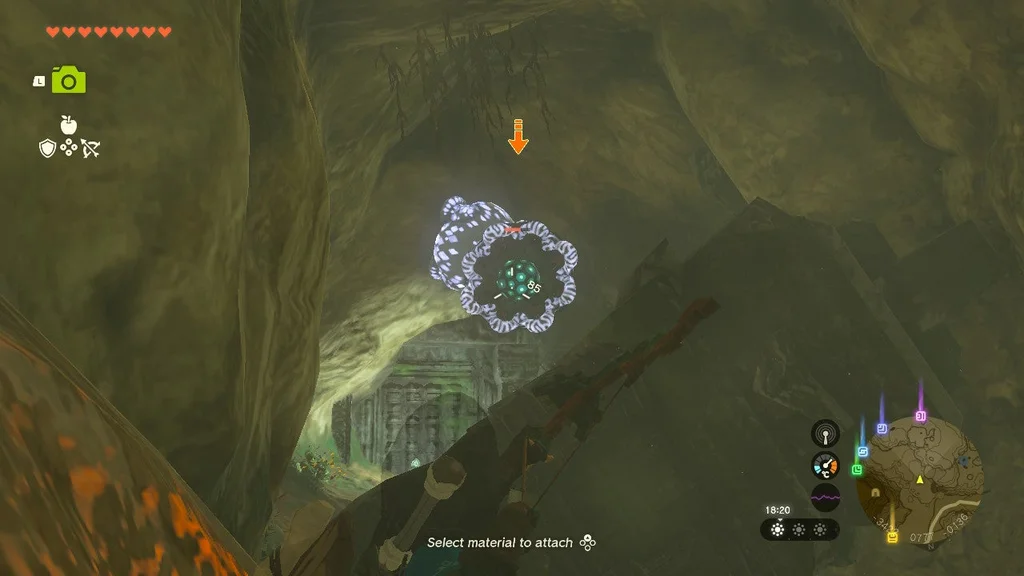Screen dimensions: 1024x576
Task: Click the purple map pin marker
Action: tap(920, 415)
